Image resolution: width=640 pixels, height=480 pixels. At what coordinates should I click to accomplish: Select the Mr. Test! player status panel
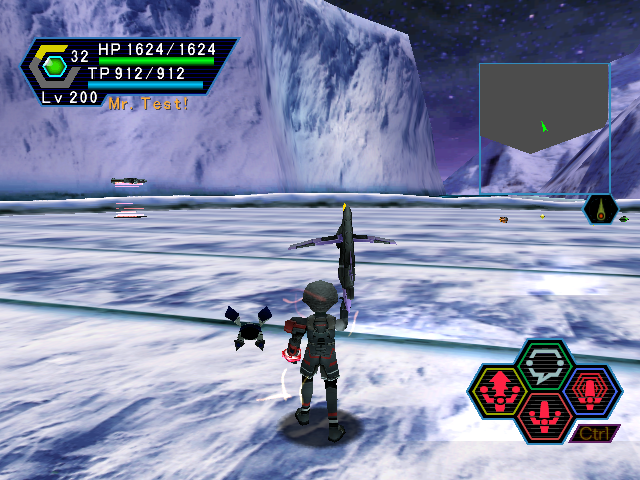(x=130, y=72)
